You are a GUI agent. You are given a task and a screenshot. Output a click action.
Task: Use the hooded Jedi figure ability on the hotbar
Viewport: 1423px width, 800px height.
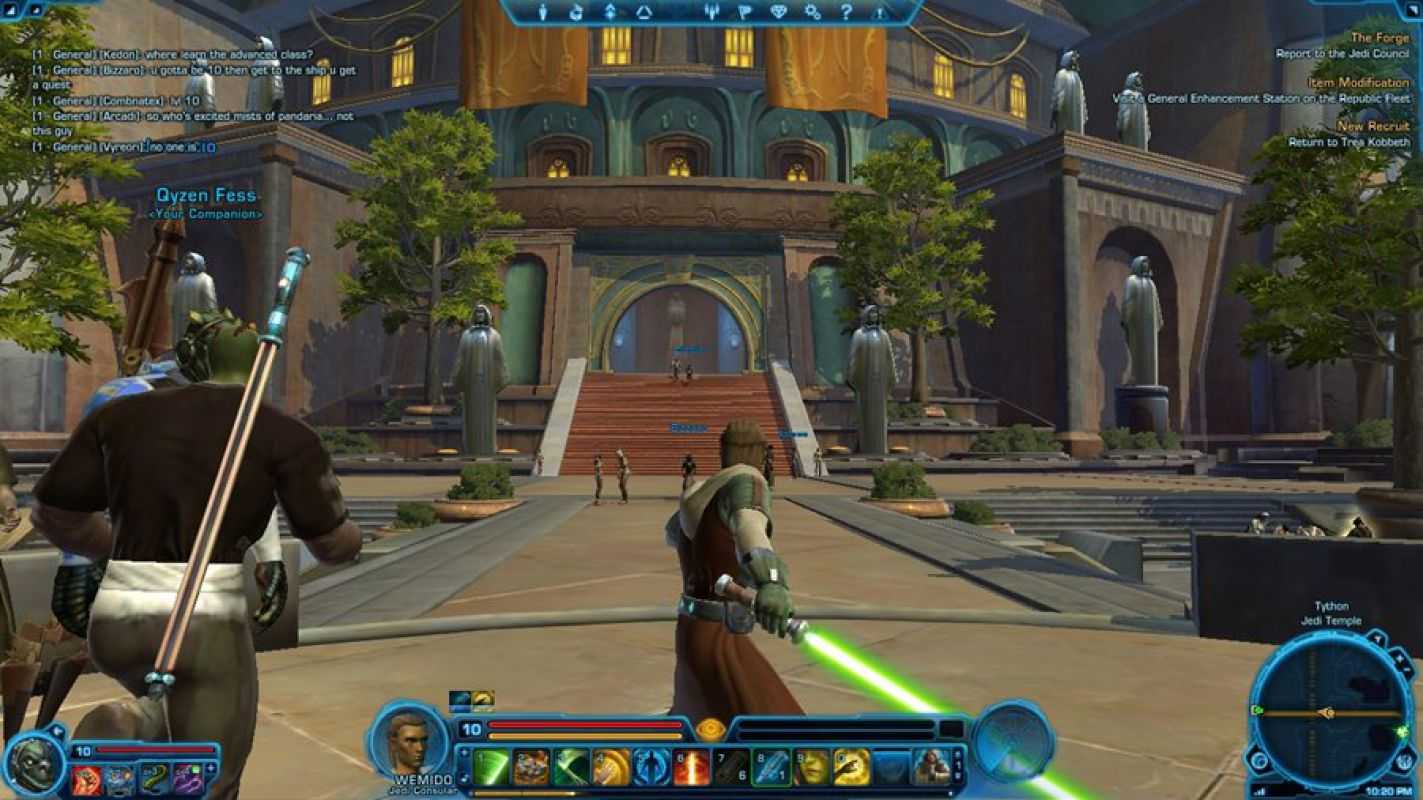[x=931, y=767]
